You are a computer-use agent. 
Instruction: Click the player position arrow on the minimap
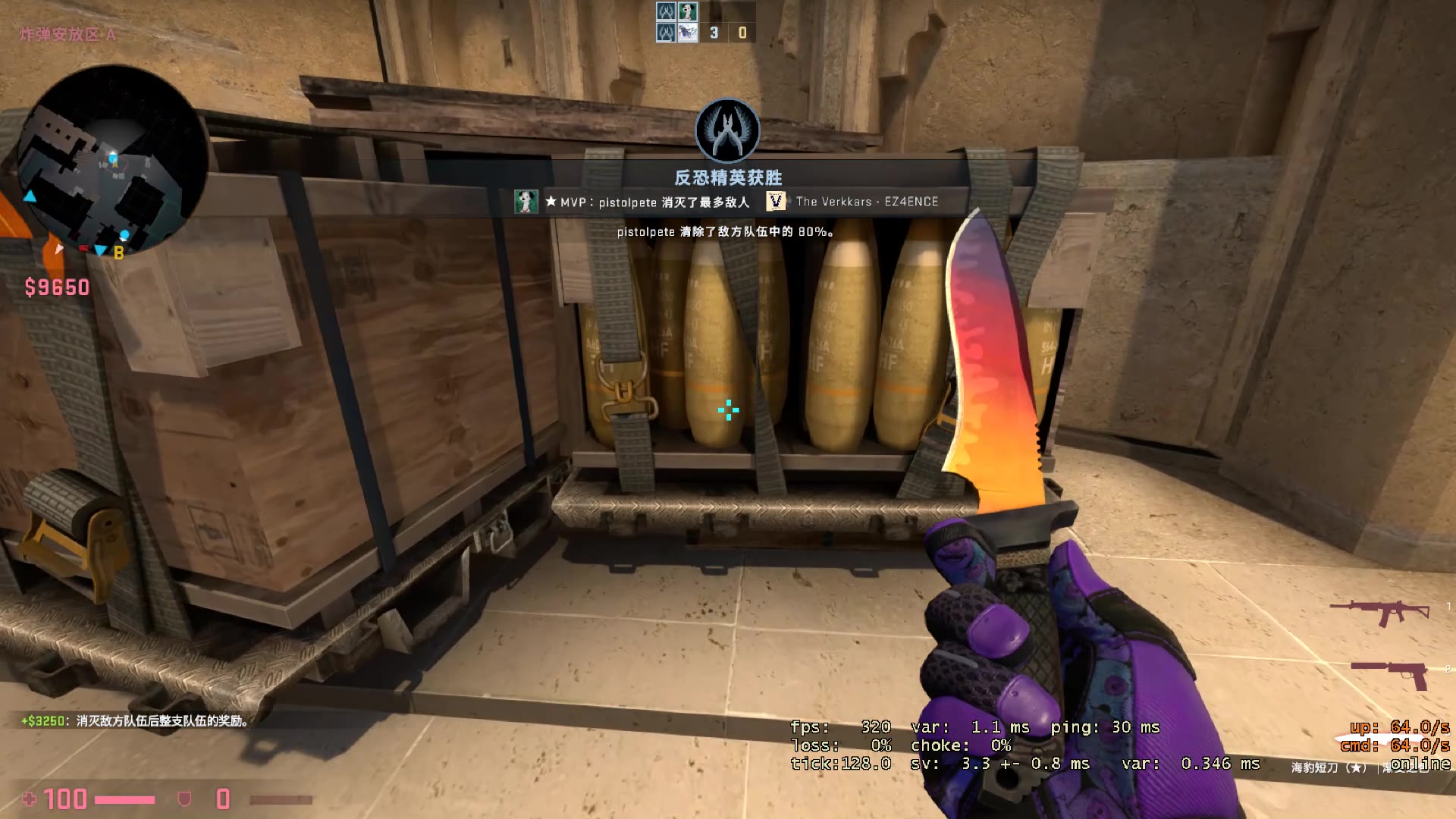58,249
